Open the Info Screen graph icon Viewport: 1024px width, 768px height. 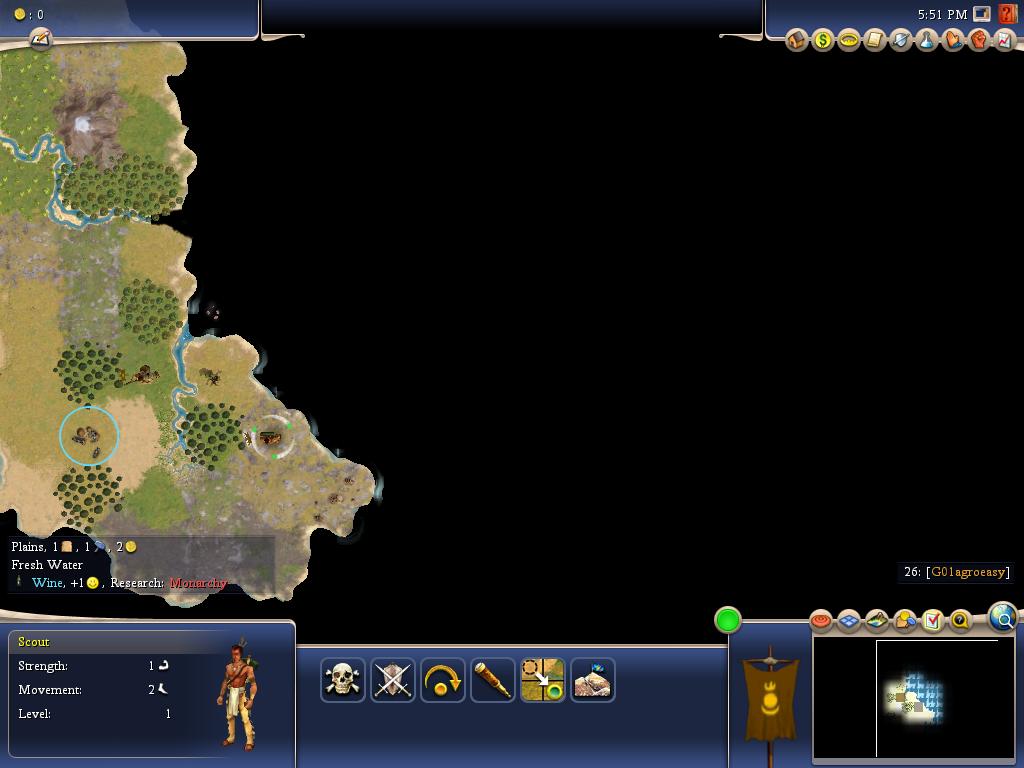coord(1004,40)
